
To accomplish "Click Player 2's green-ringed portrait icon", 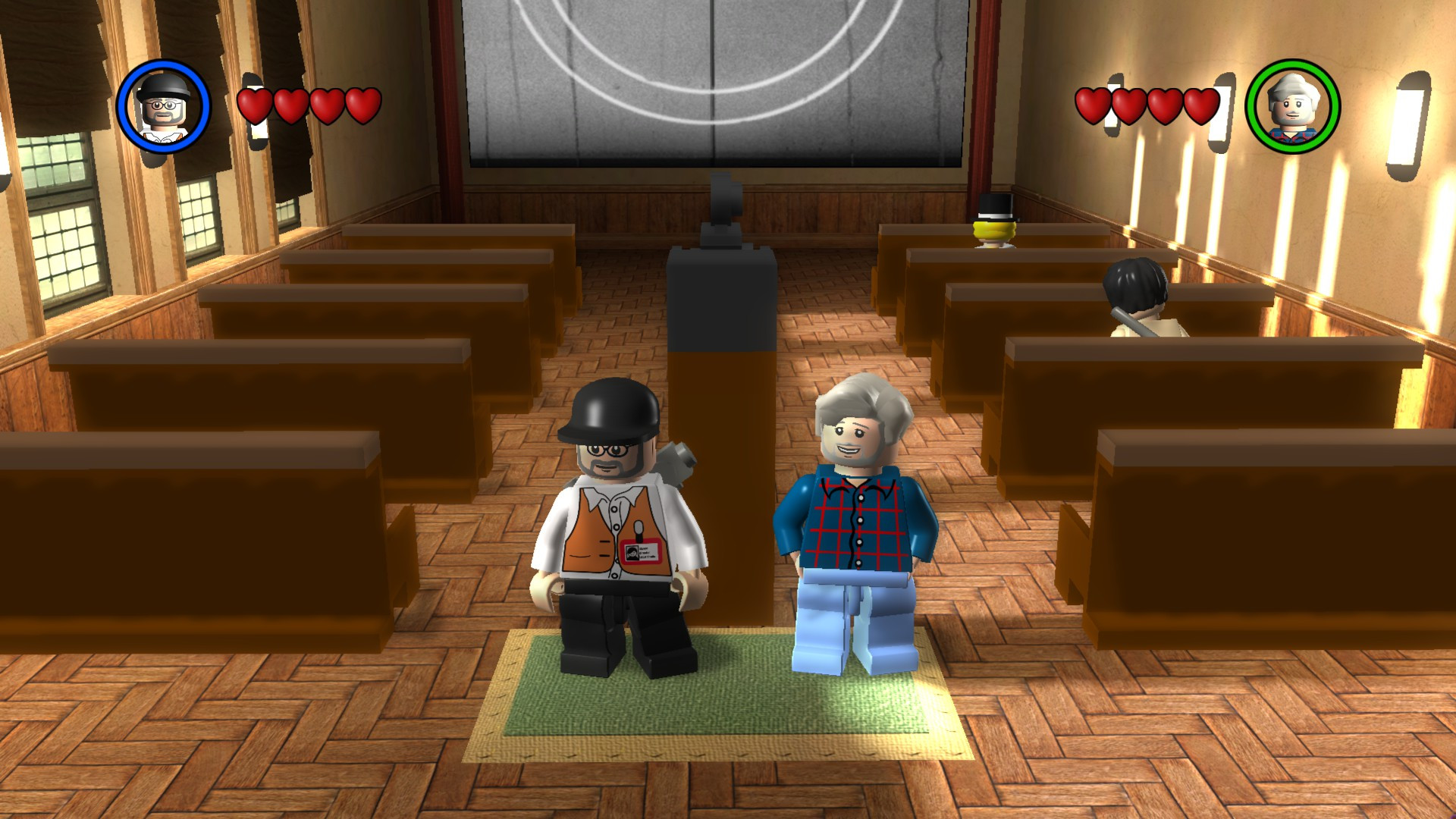I will (x=1291, y=108).
